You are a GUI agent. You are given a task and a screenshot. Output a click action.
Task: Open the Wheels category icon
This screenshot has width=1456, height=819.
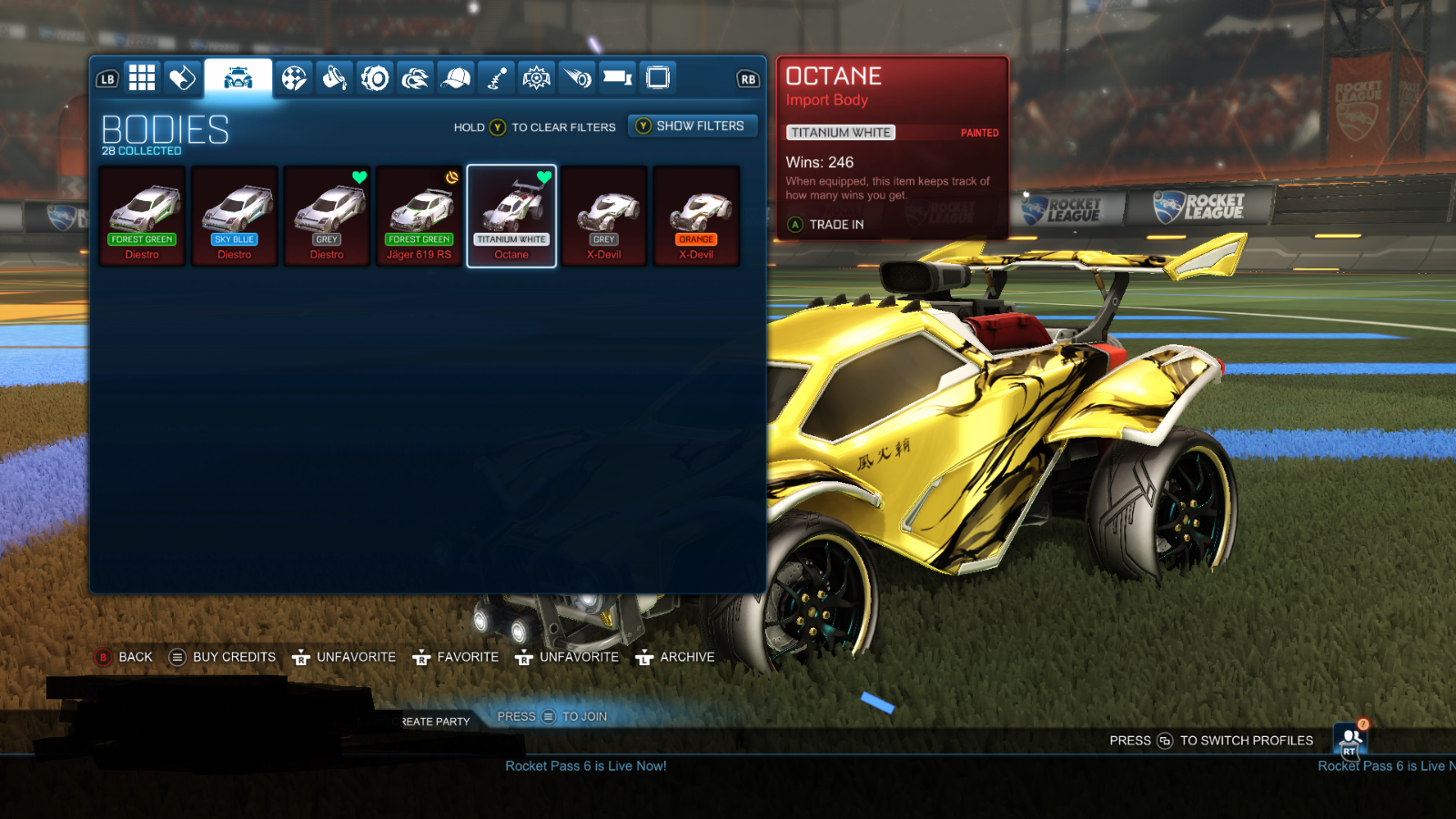[376, 78]
